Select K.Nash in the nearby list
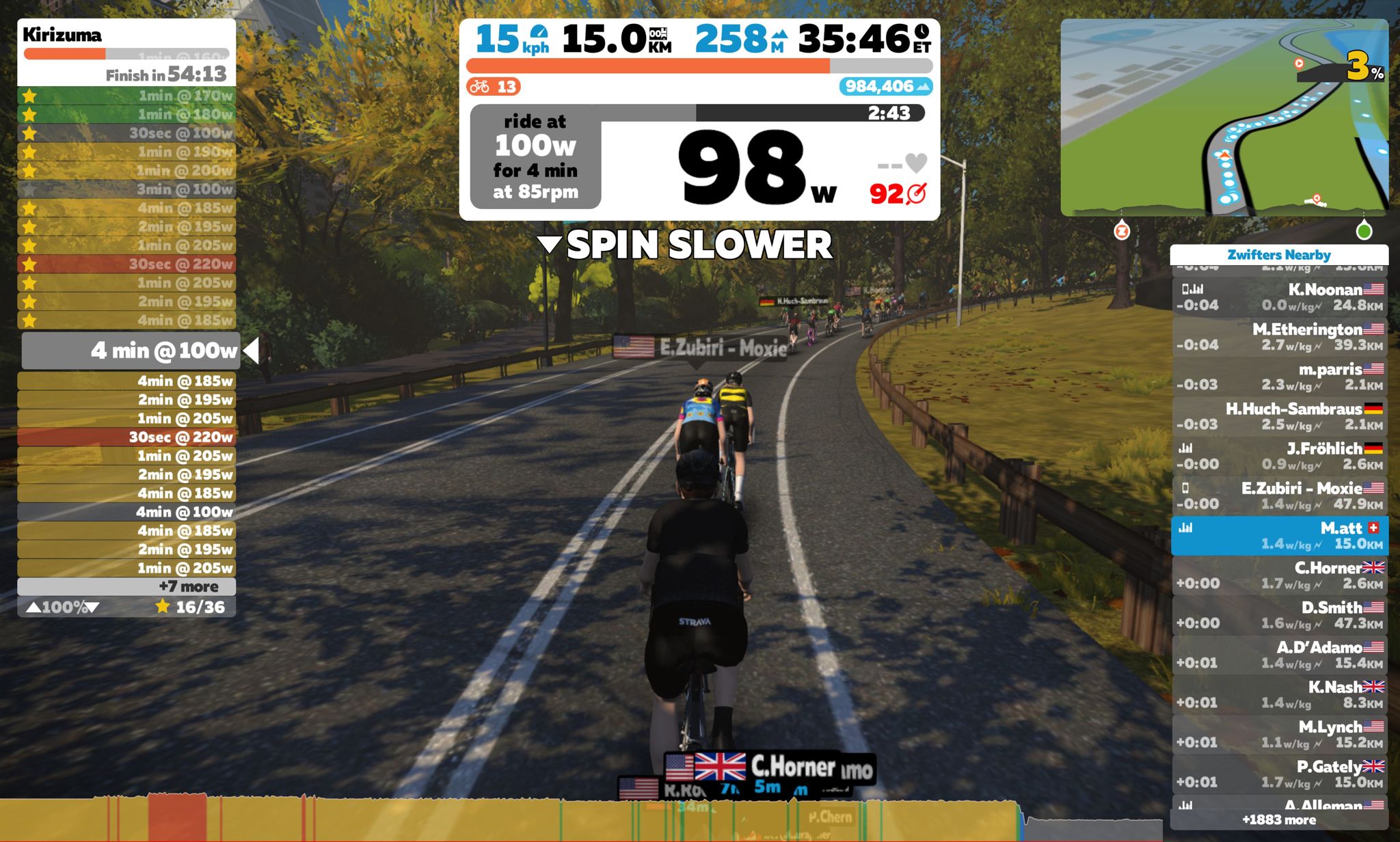1400x842 pixels. [x=1278, y=694]
